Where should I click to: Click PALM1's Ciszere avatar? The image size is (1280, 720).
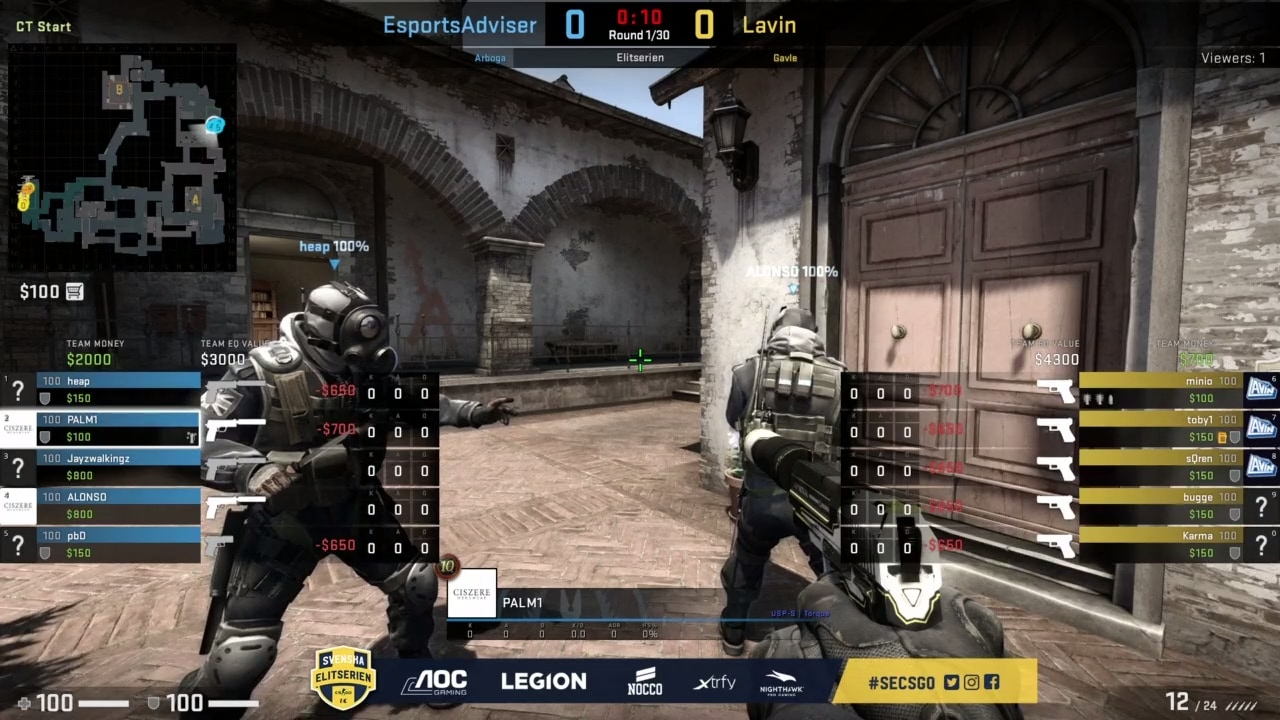click(x=17, y=427)
